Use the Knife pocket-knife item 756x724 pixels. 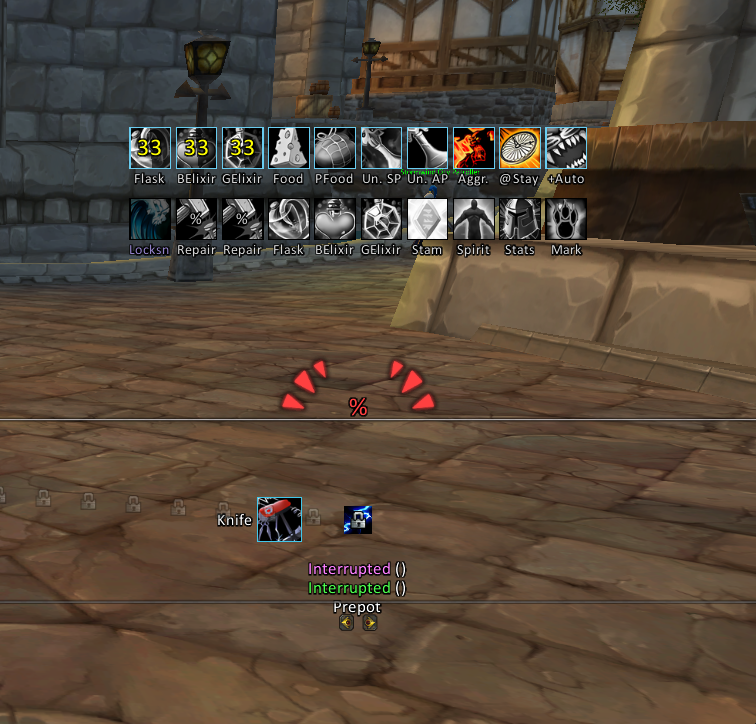pos(279,520)
